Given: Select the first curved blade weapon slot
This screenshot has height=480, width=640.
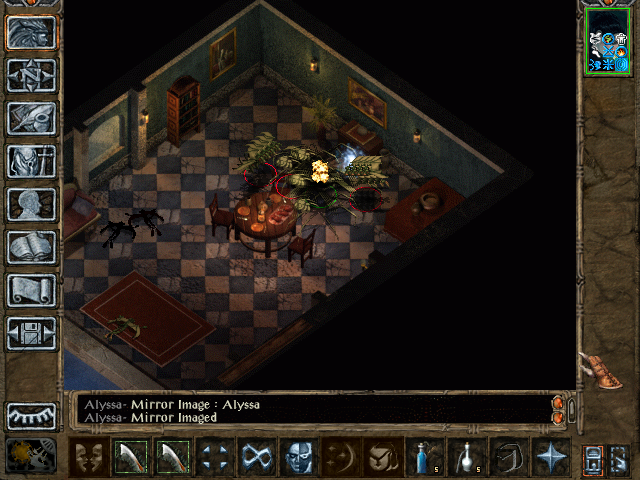Looking at the screenshot, I should [130, 458].
